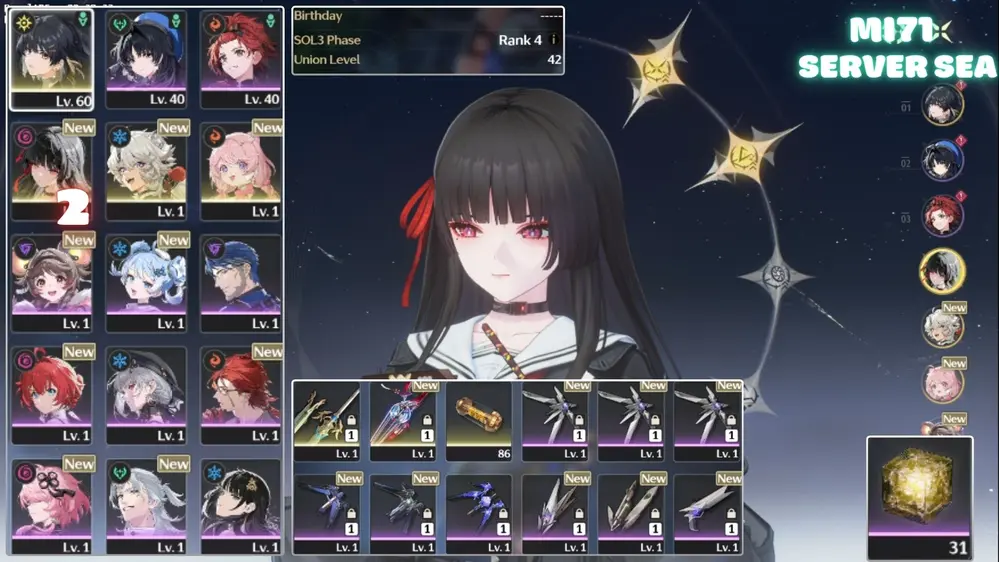
Task: Choose the Lv. 40 blue beret character
Action: pyautogui.click(x=147, y=58)
